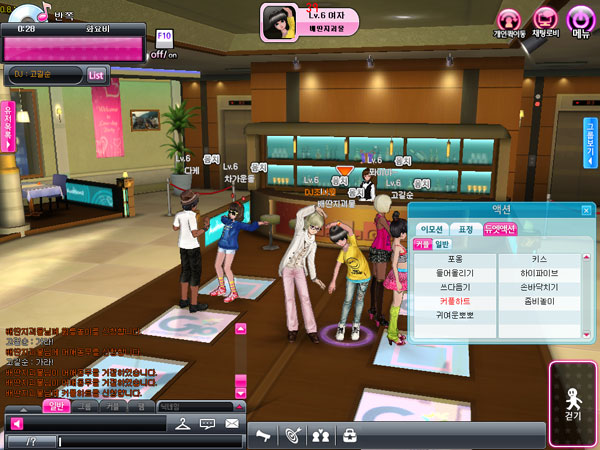Open 개인화이동 icon
The image size is (600, 450).
pos(510,21)
